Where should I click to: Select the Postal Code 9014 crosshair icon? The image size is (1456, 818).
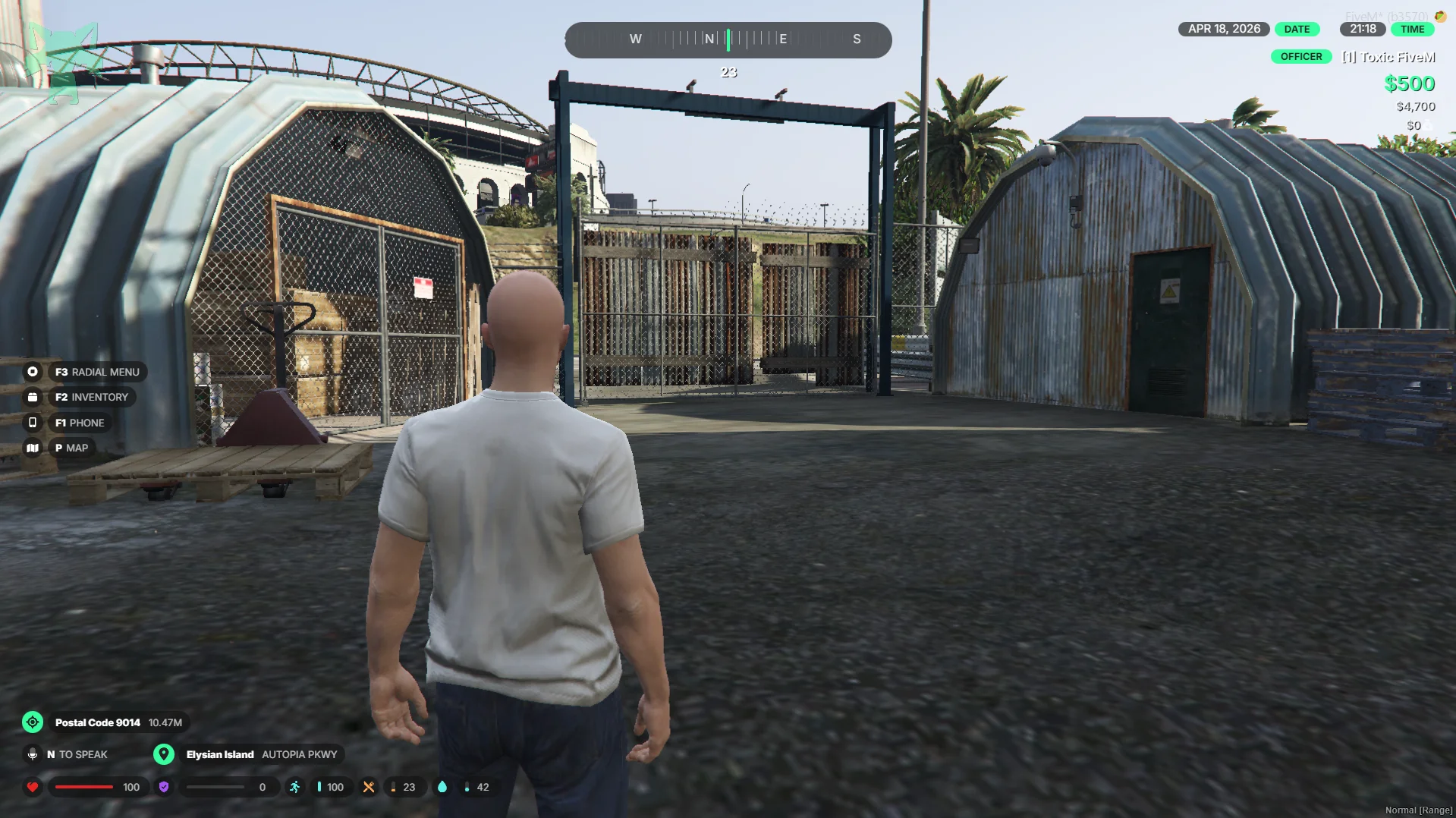click(x=33, y=722)
